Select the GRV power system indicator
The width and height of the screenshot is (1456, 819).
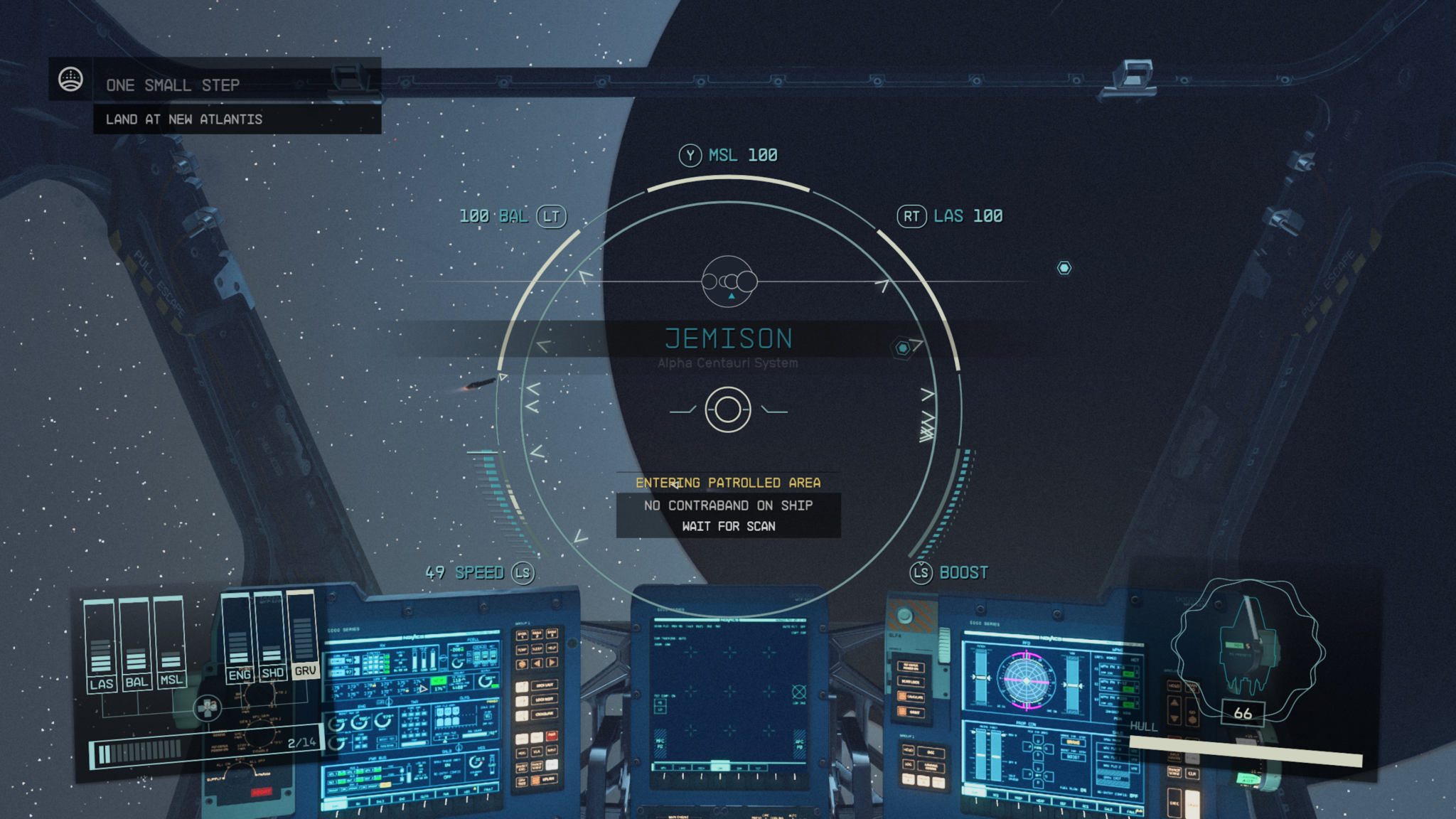click(306, 669)
